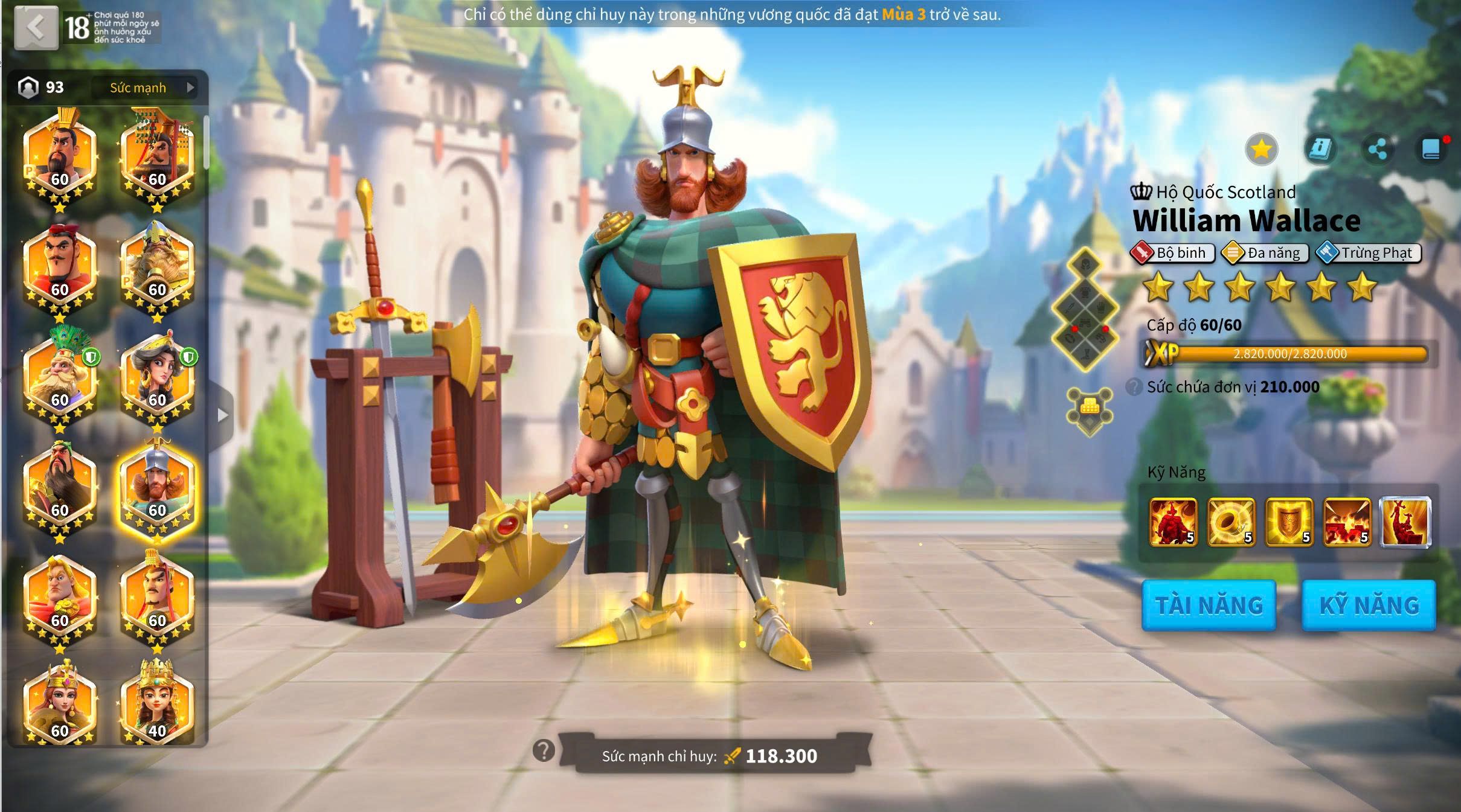1461x812 pixels.
Task: Select the peacock-feather hat commander portrait
Action: point(60,377)
